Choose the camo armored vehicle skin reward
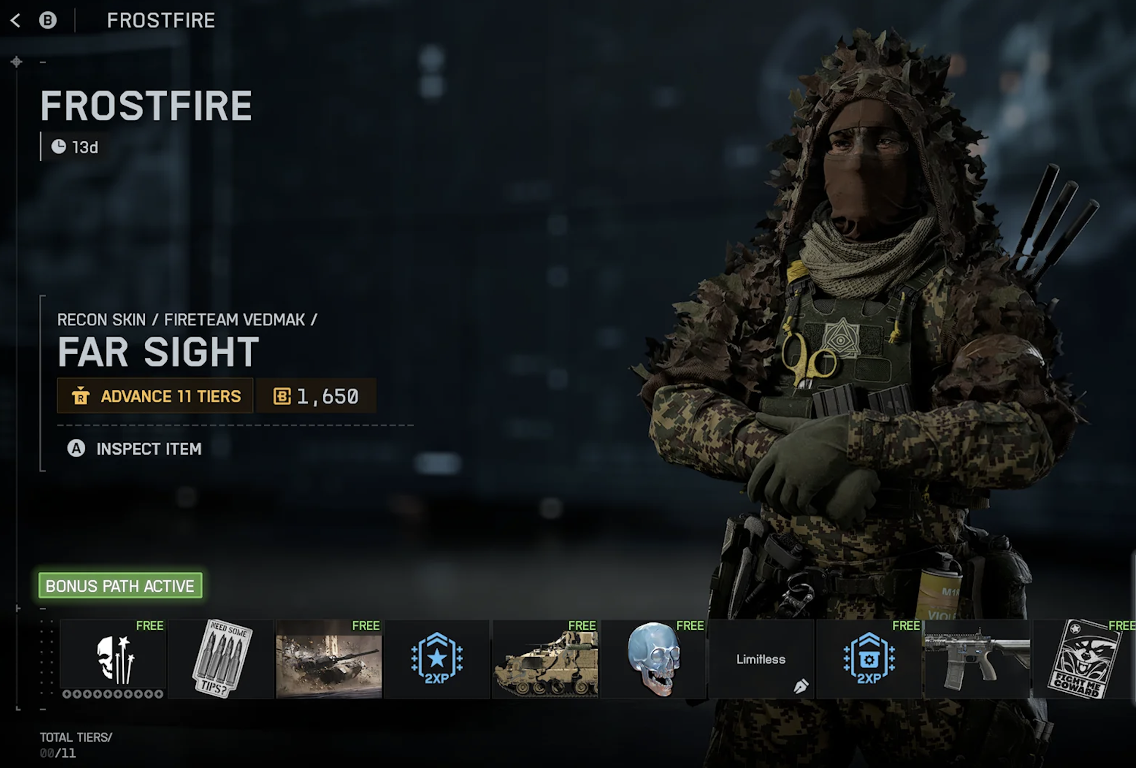 [x=545, y=659]
